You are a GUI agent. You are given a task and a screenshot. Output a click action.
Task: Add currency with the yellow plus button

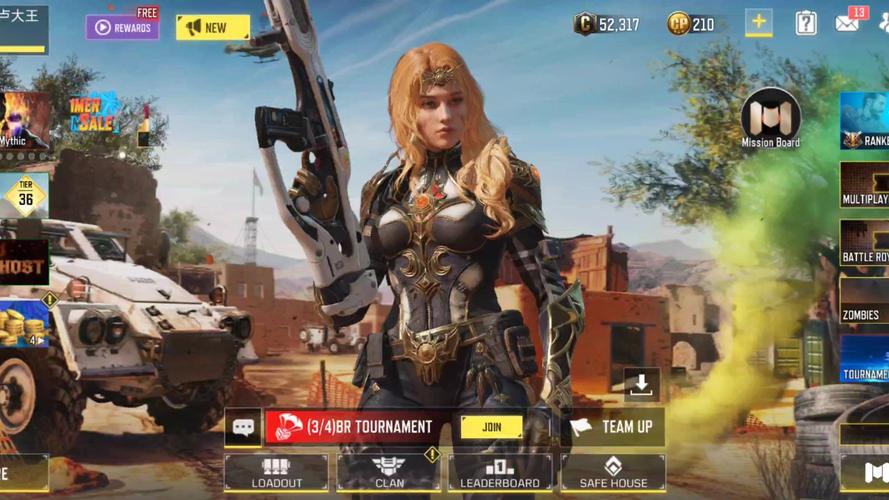point(758,23)
